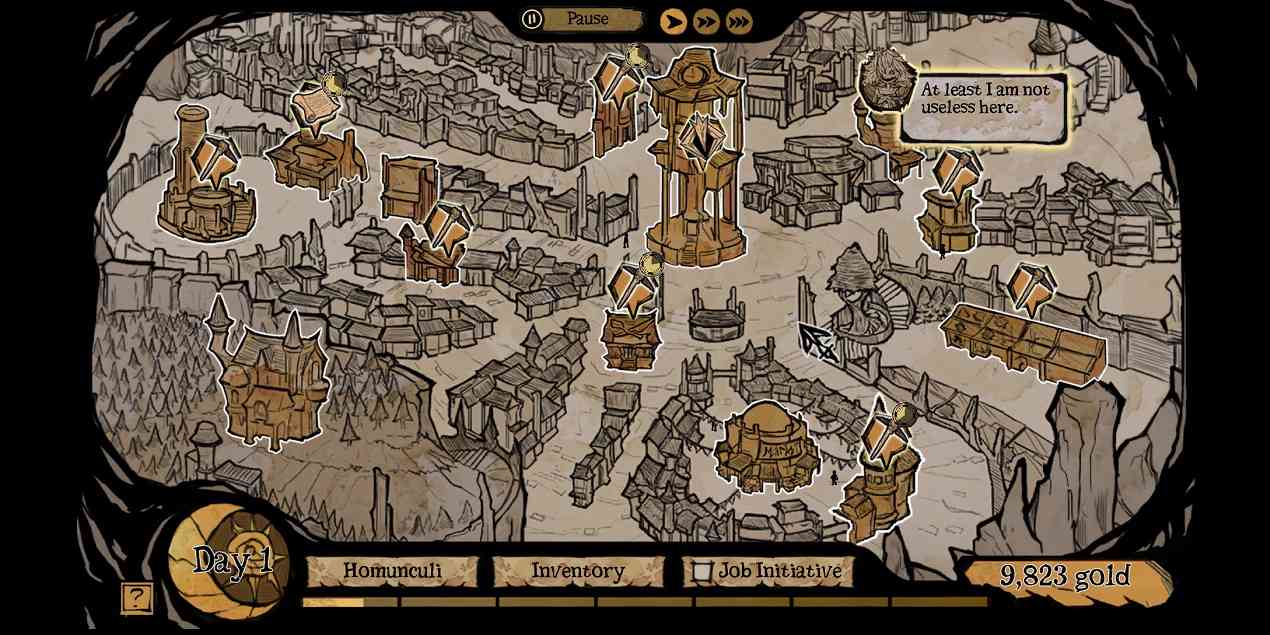Set the game to normal play speed
Viewport: 1270px width, 635px height.
(674, 21)
